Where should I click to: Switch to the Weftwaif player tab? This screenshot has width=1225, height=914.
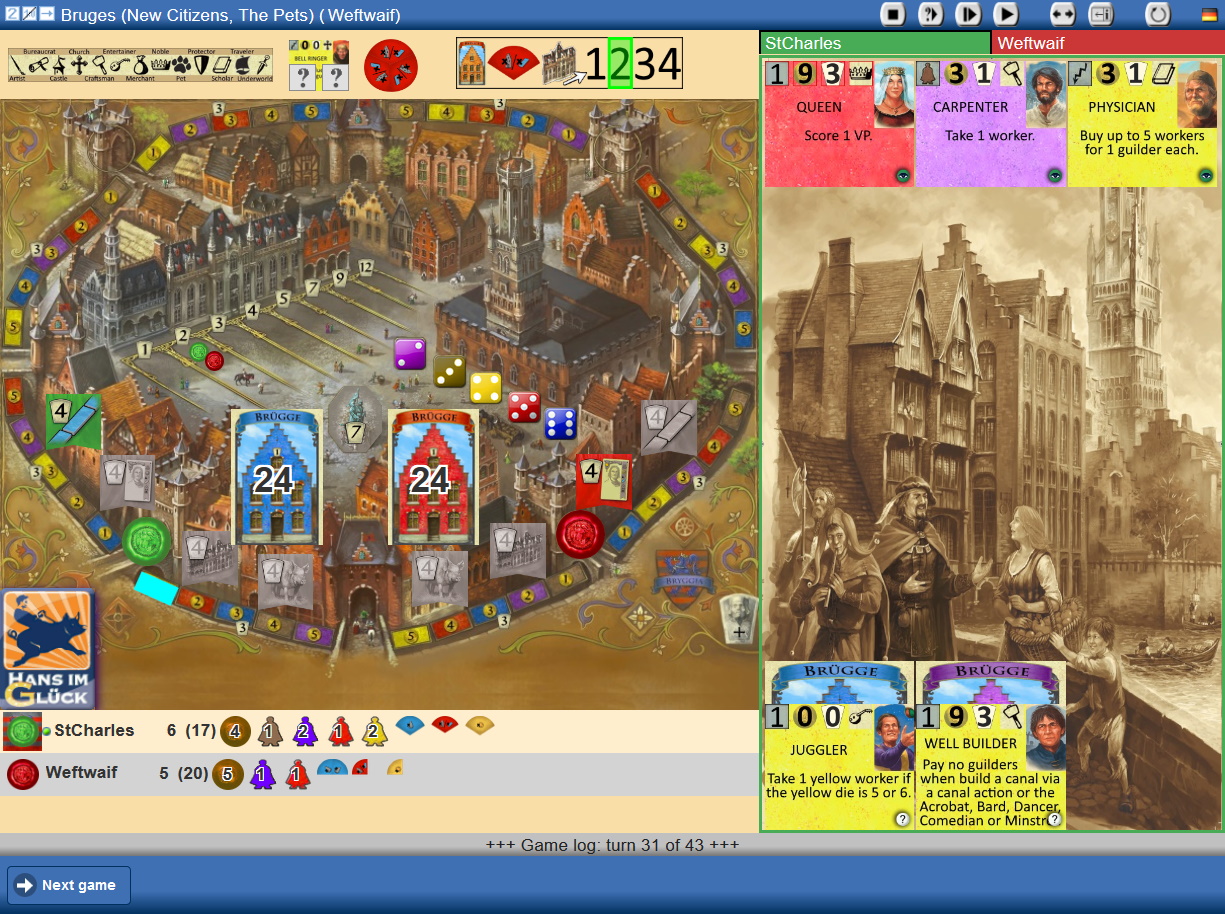(x=1107, y=43)
